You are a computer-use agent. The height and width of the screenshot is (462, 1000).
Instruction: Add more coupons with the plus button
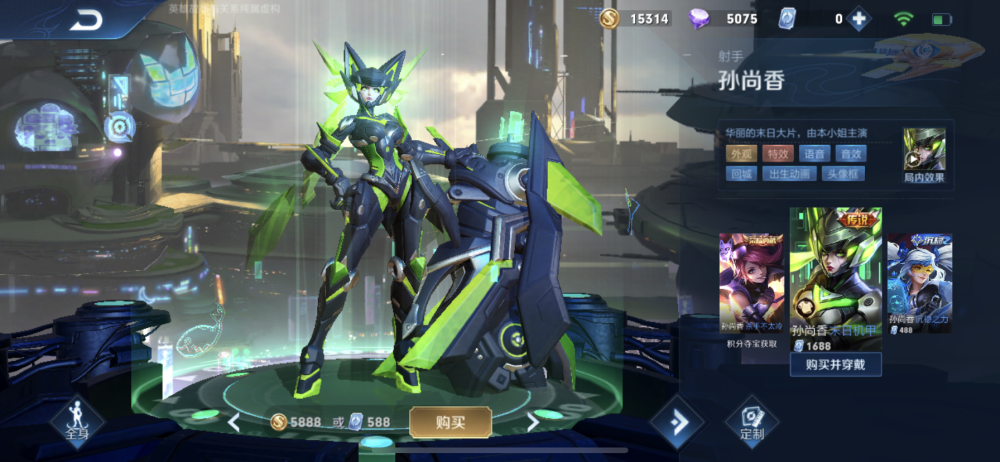click(x=857, y=18)
